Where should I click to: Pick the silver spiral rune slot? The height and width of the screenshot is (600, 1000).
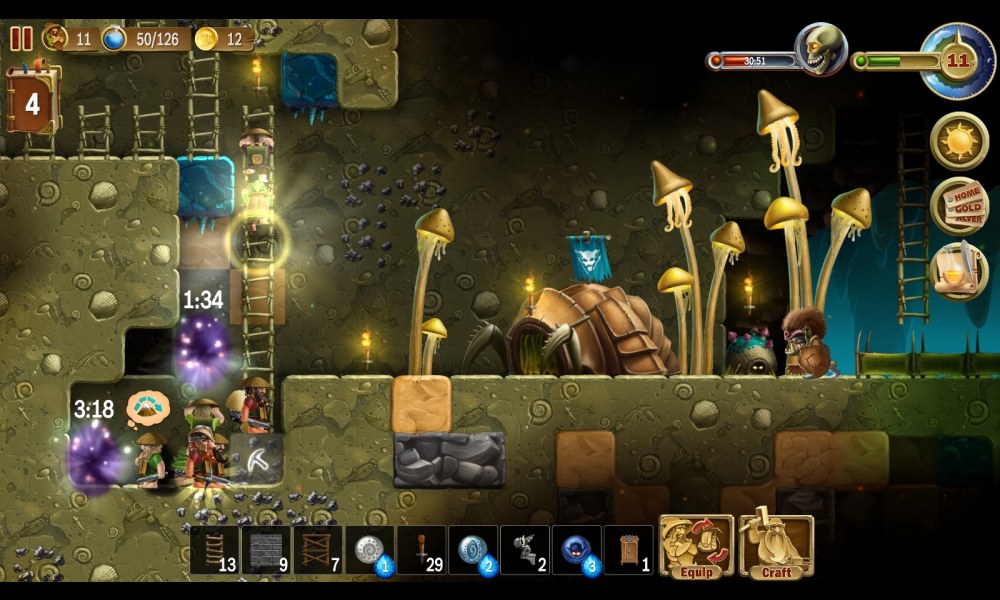coord(370,550)
